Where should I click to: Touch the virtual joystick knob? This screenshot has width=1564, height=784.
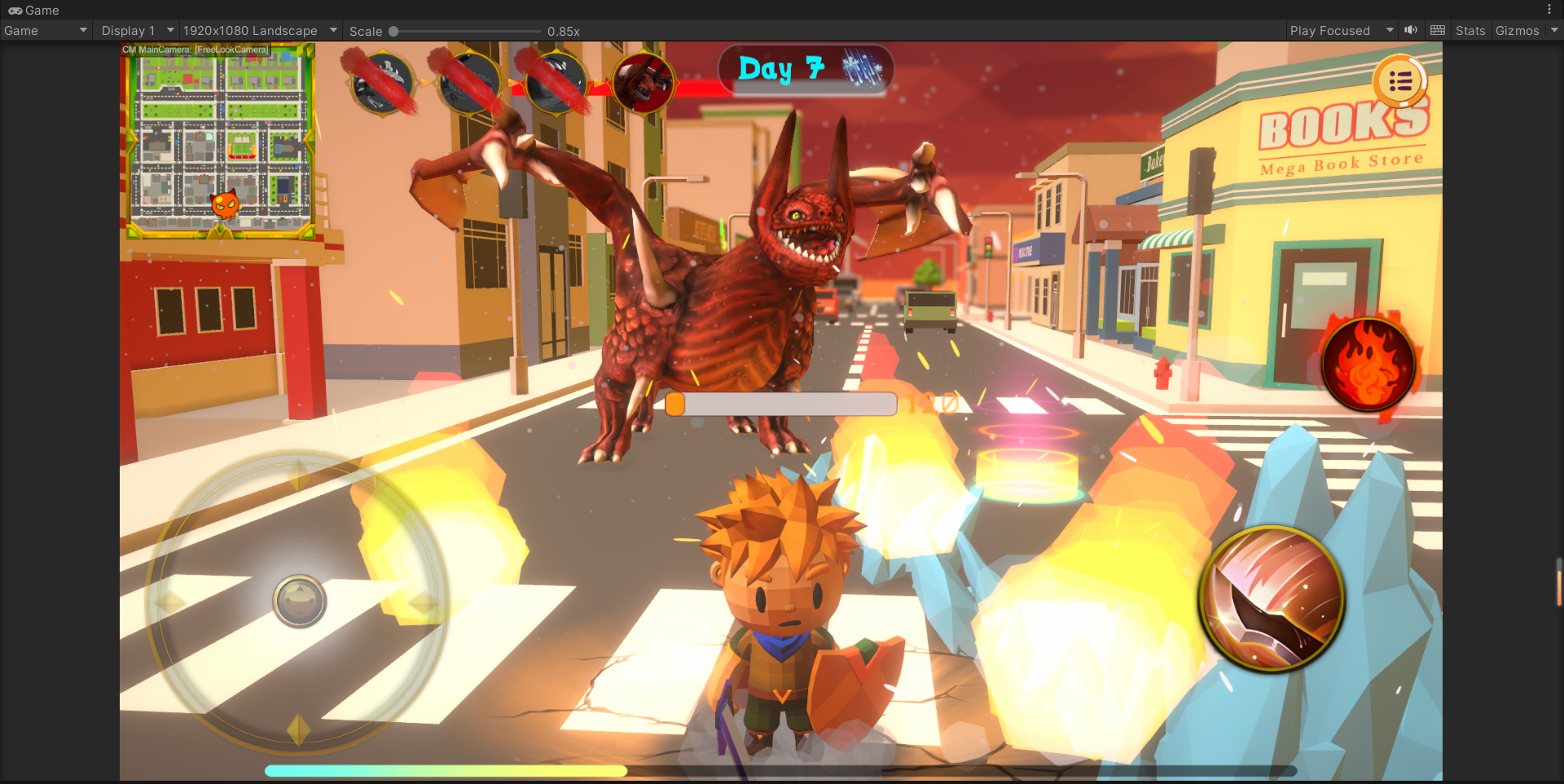[300, 602]
